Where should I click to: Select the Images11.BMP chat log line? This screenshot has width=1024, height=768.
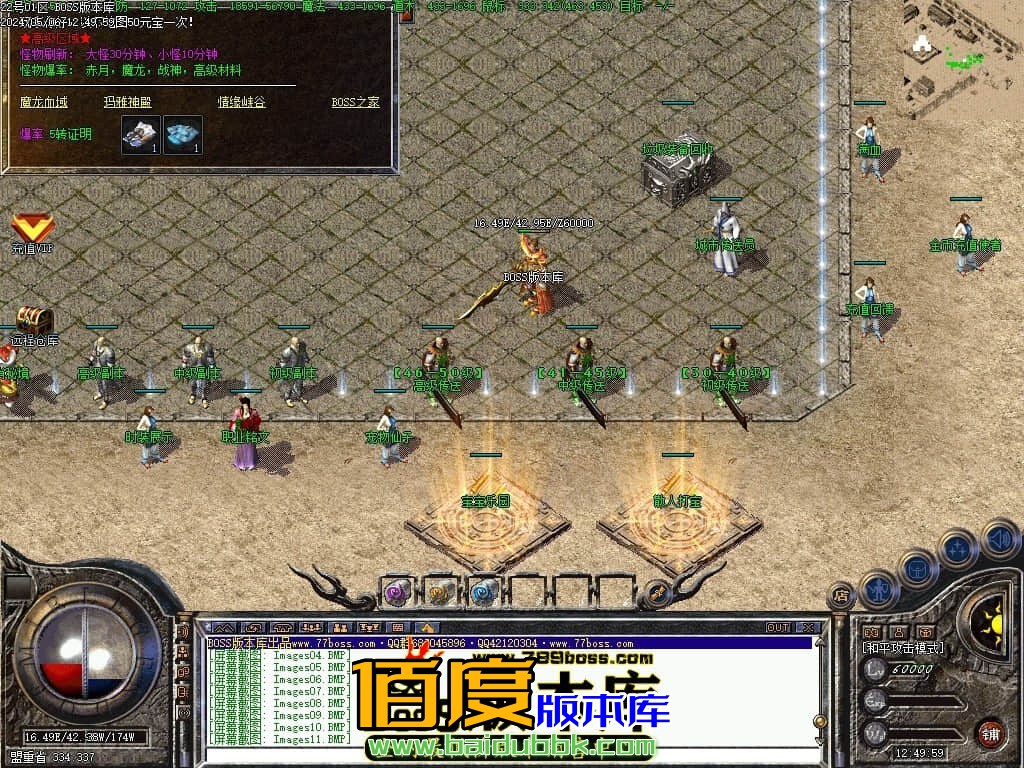point(280,739)
